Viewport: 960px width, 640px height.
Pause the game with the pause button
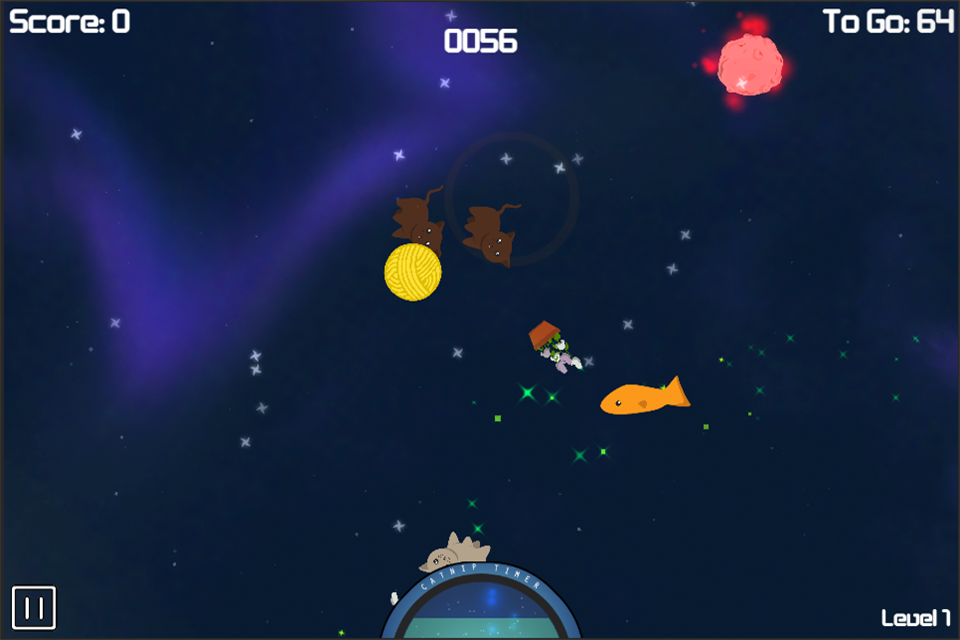(x=34, y=607)
